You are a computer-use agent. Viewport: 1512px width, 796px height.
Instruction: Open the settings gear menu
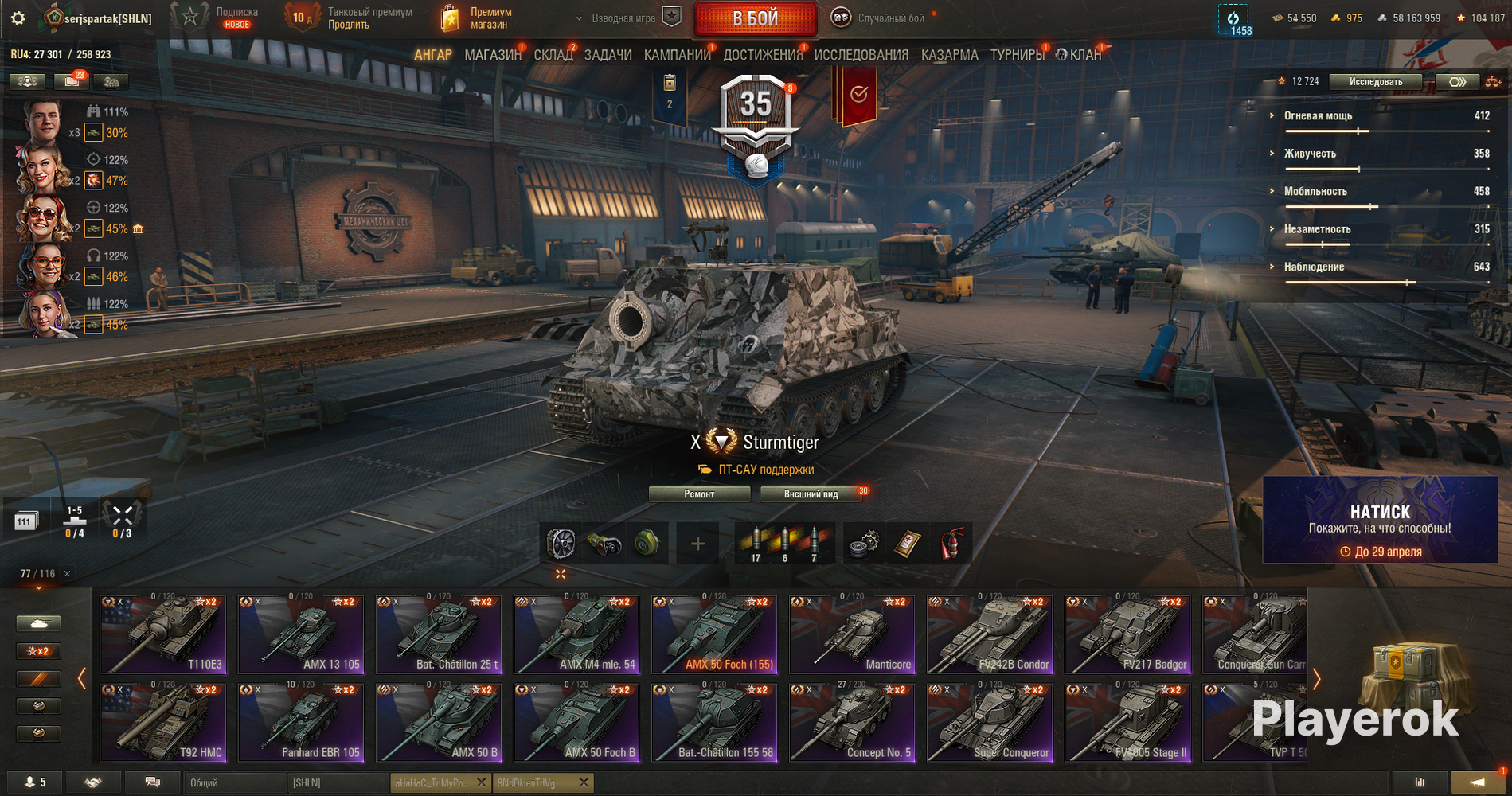coord(18,18)
